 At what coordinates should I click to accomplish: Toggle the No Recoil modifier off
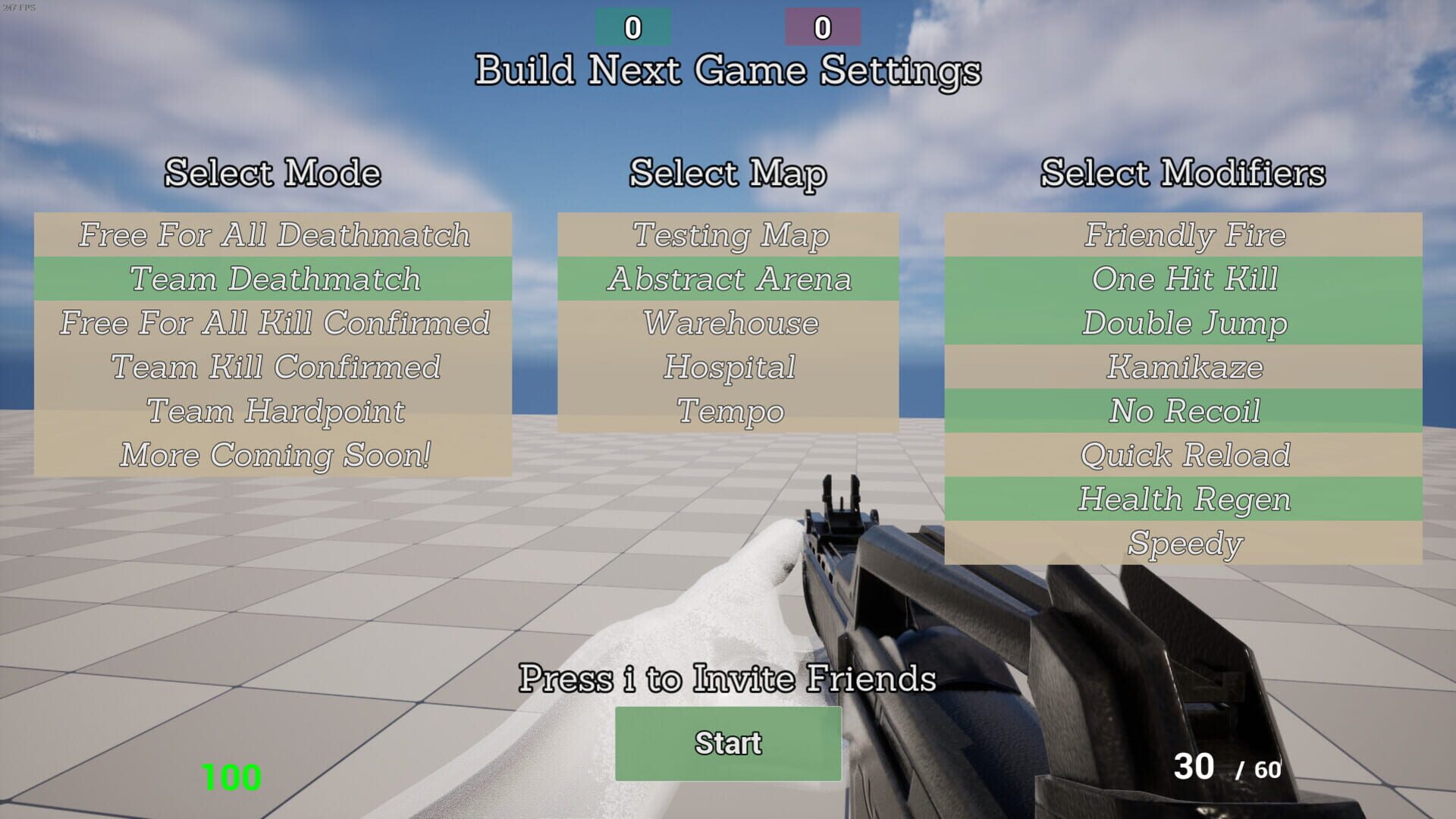1183,411
